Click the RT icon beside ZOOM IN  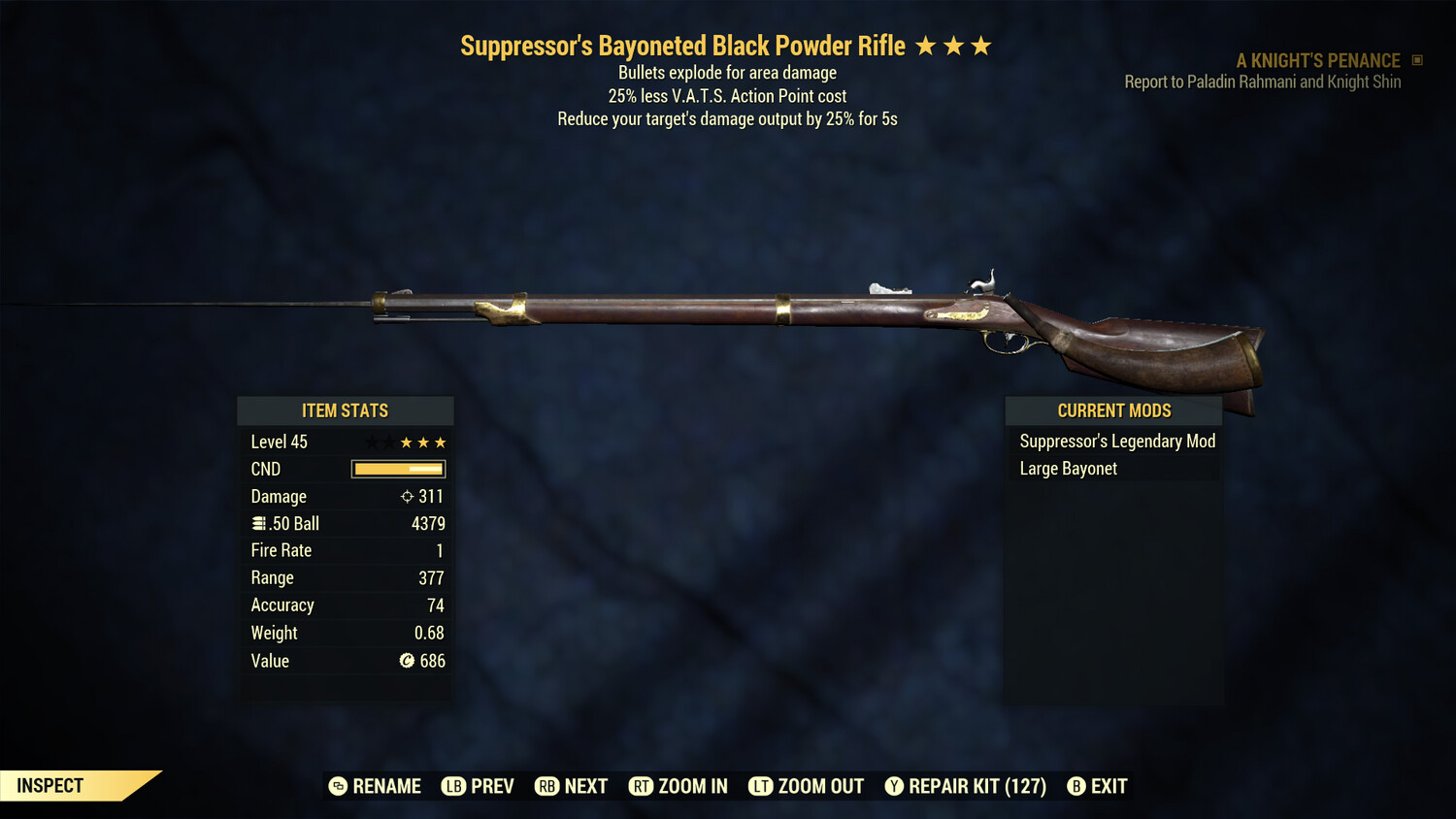point(642,786)
